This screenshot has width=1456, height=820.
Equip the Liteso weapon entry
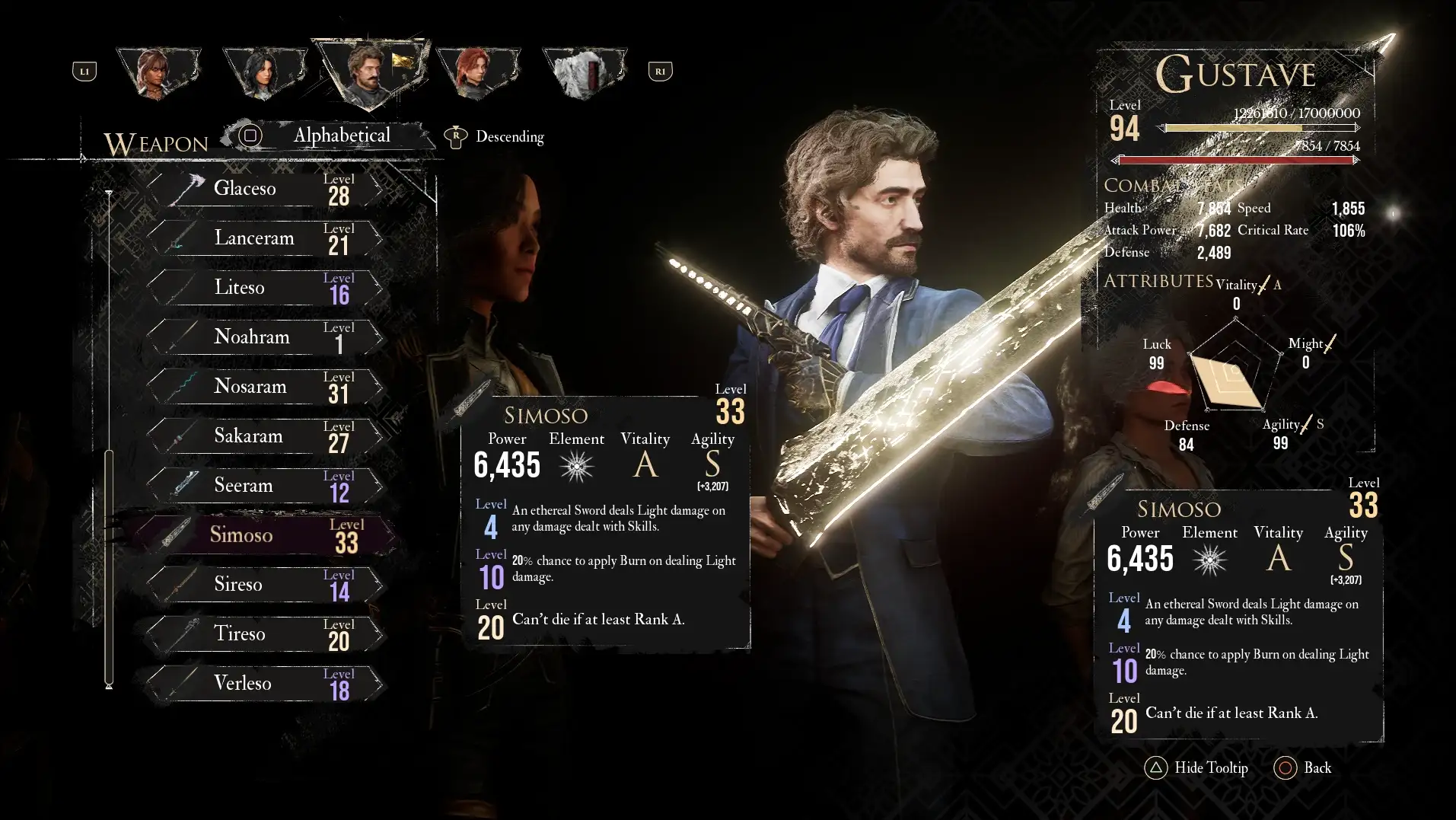[x=263, y=287]
